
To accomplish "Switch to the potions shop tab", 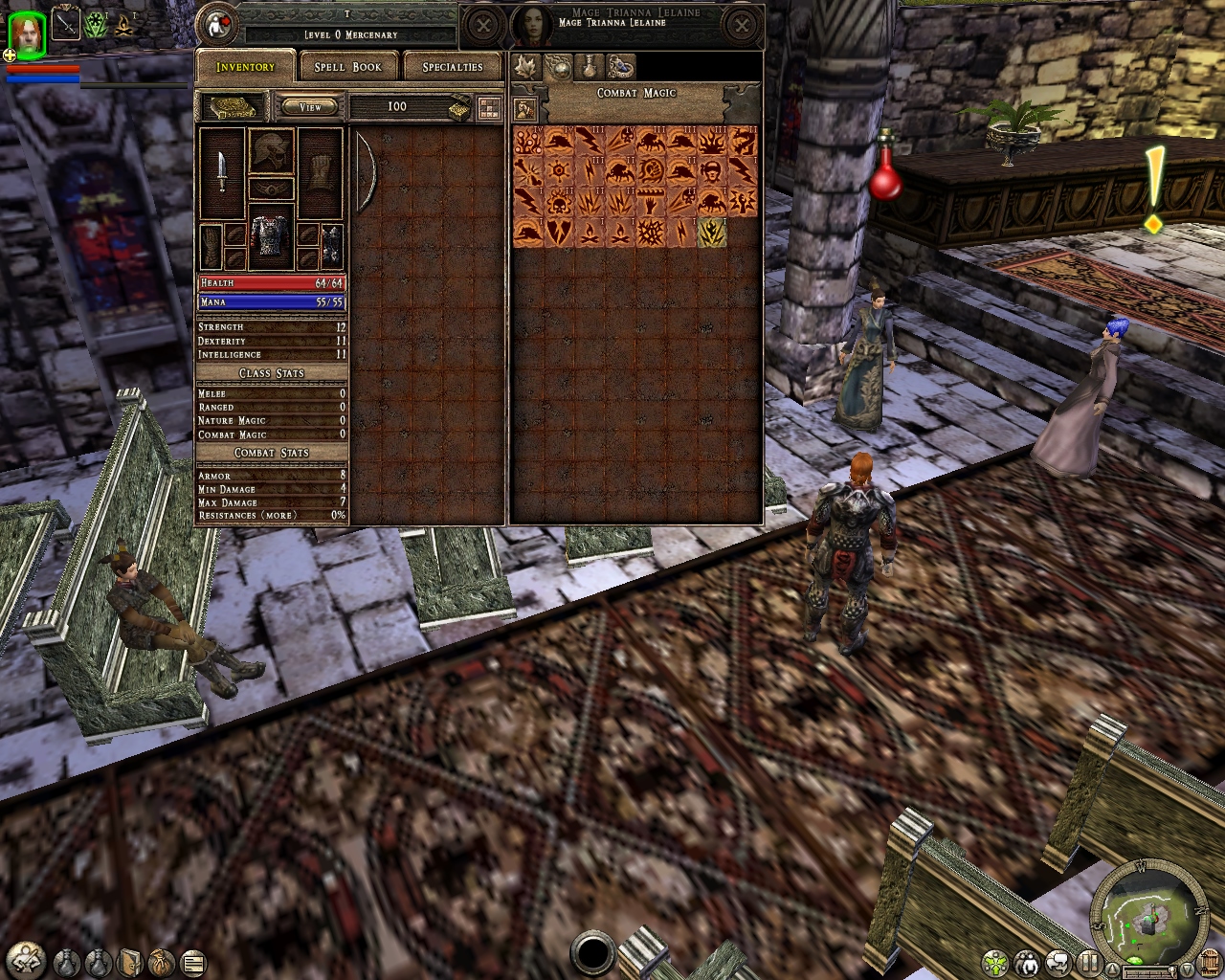I will click(x=590, y=67).
